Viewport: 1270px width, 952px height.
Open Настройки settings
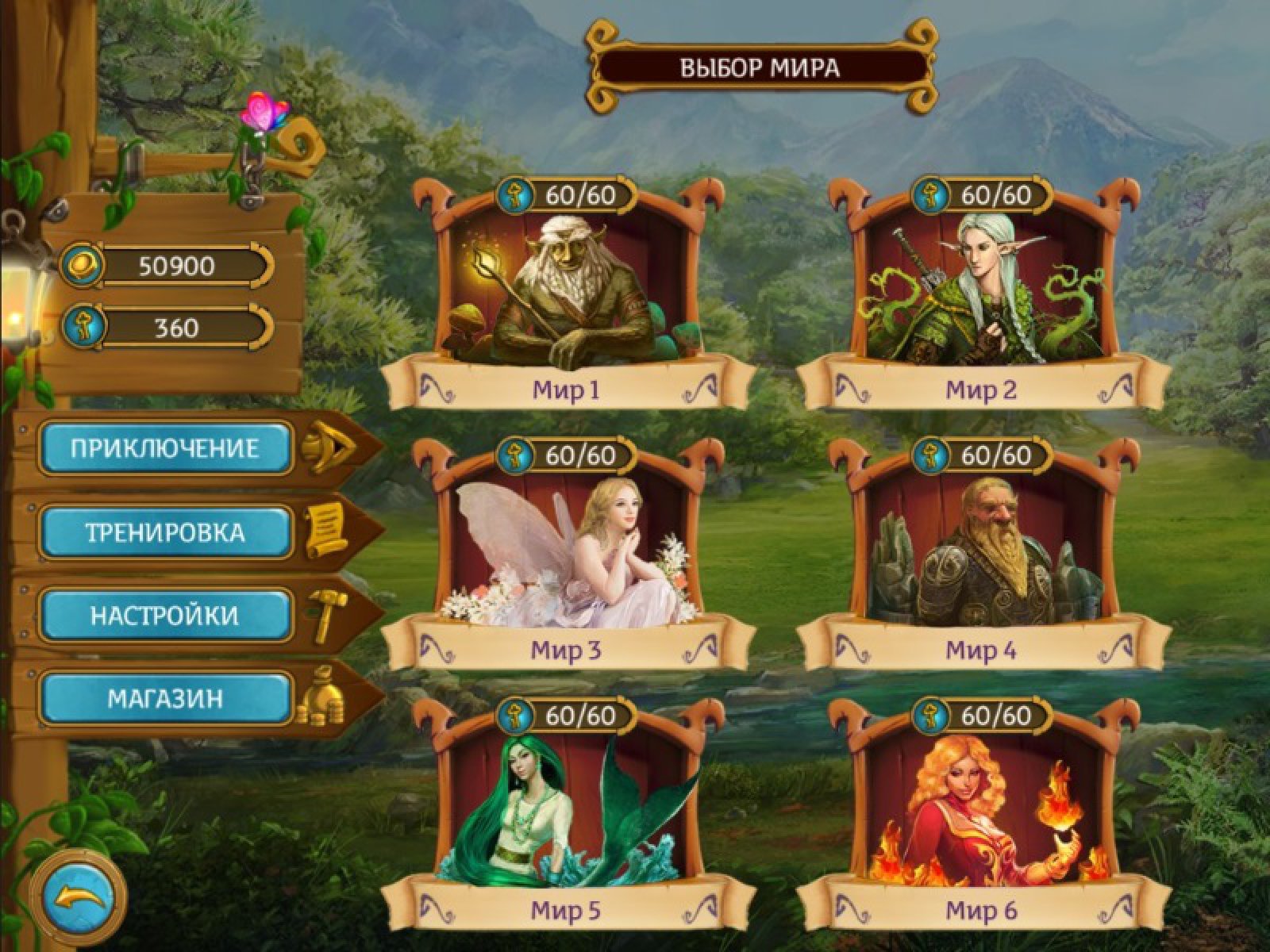(x=165, y=616)
